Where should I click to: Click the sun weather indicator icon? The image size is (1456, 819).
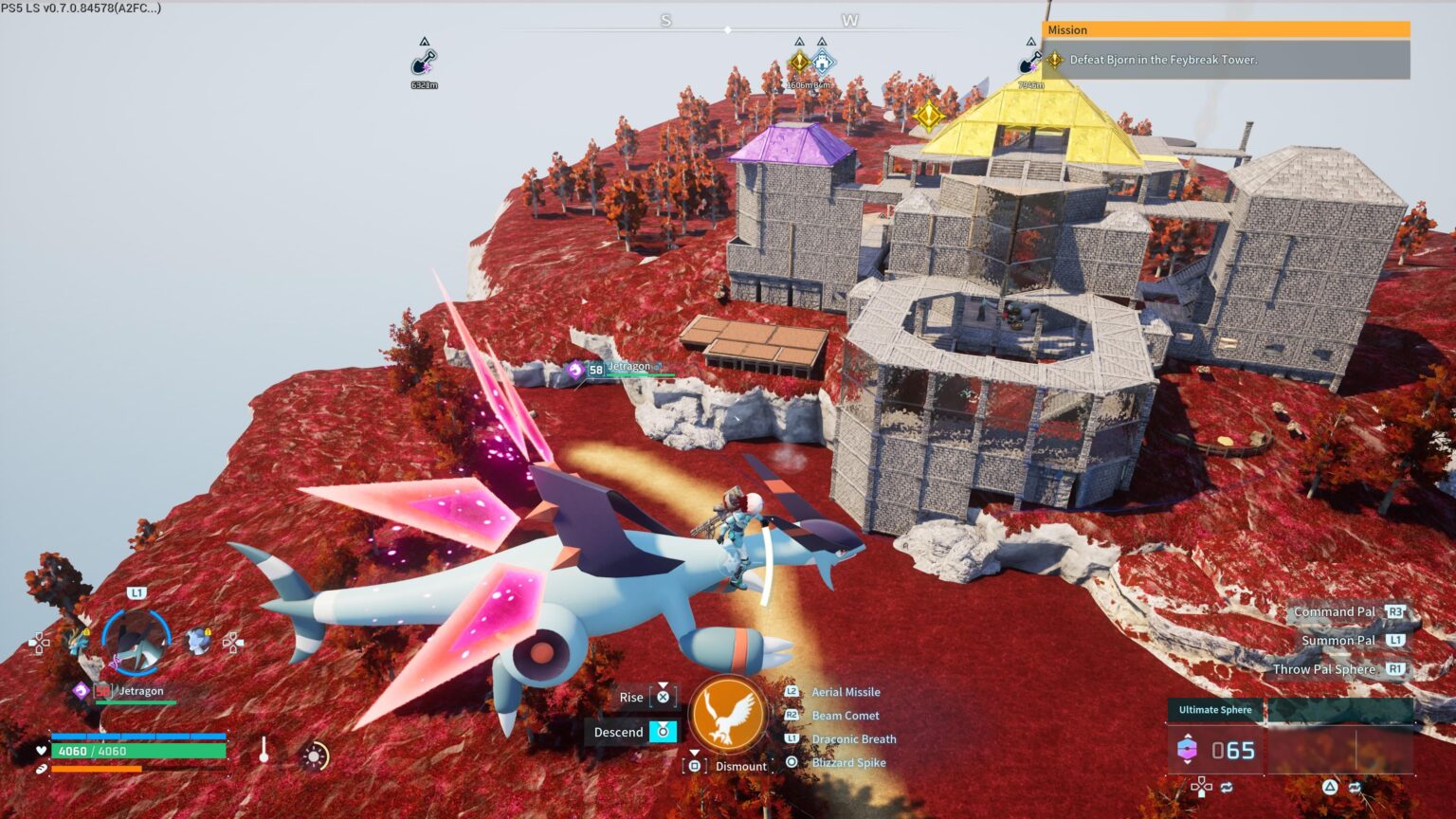[x=313, y=754]
